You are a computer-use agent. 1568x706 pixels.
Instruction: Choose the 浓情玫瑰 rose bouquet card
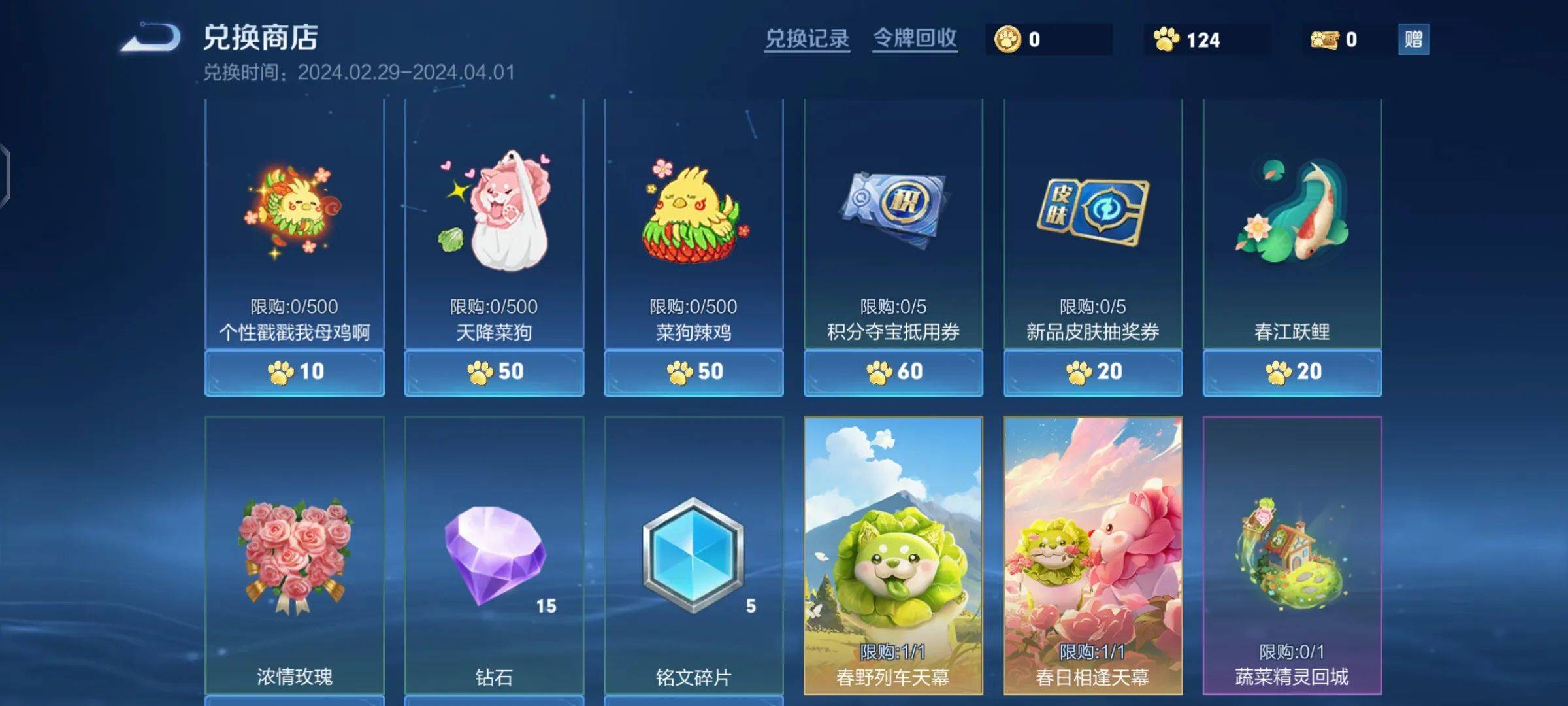(x=295, y=556)
